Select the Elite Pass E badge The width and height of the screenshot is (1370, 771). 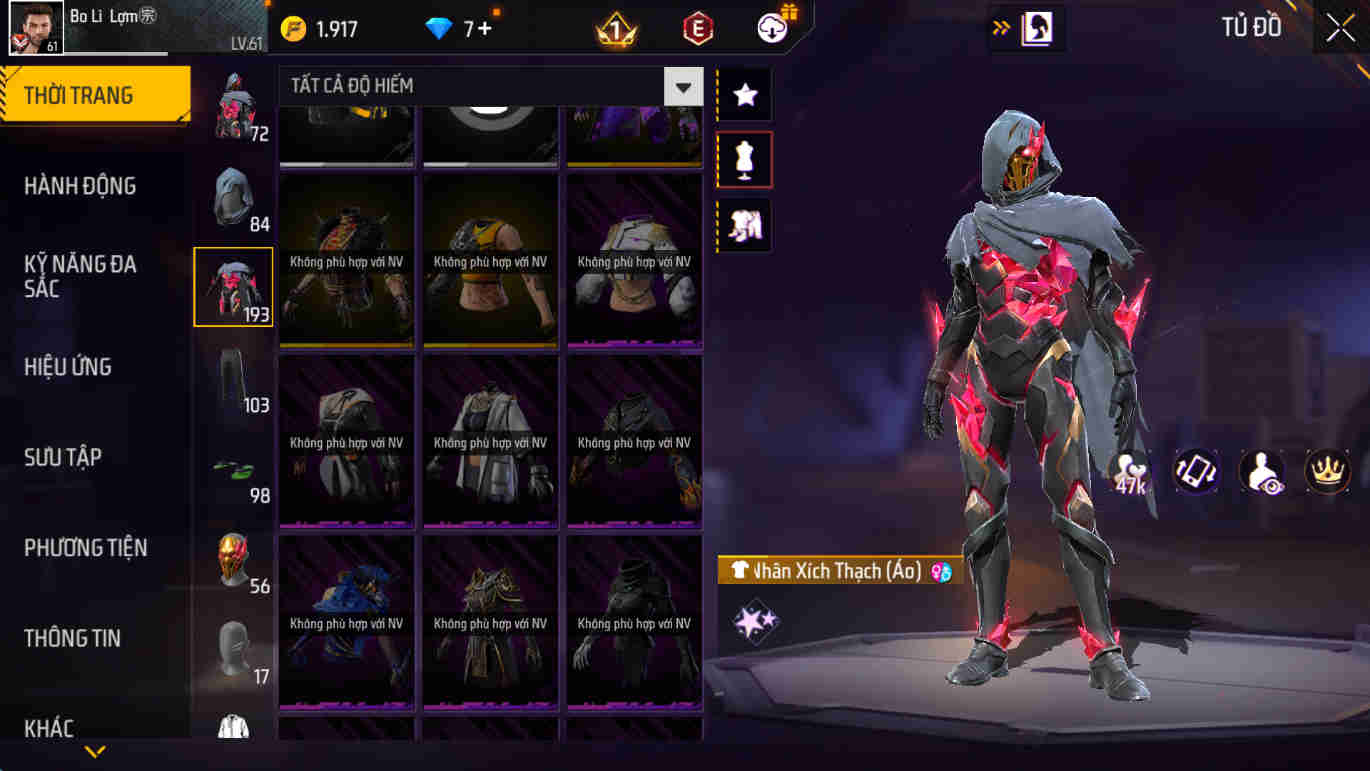coord(696,27)
